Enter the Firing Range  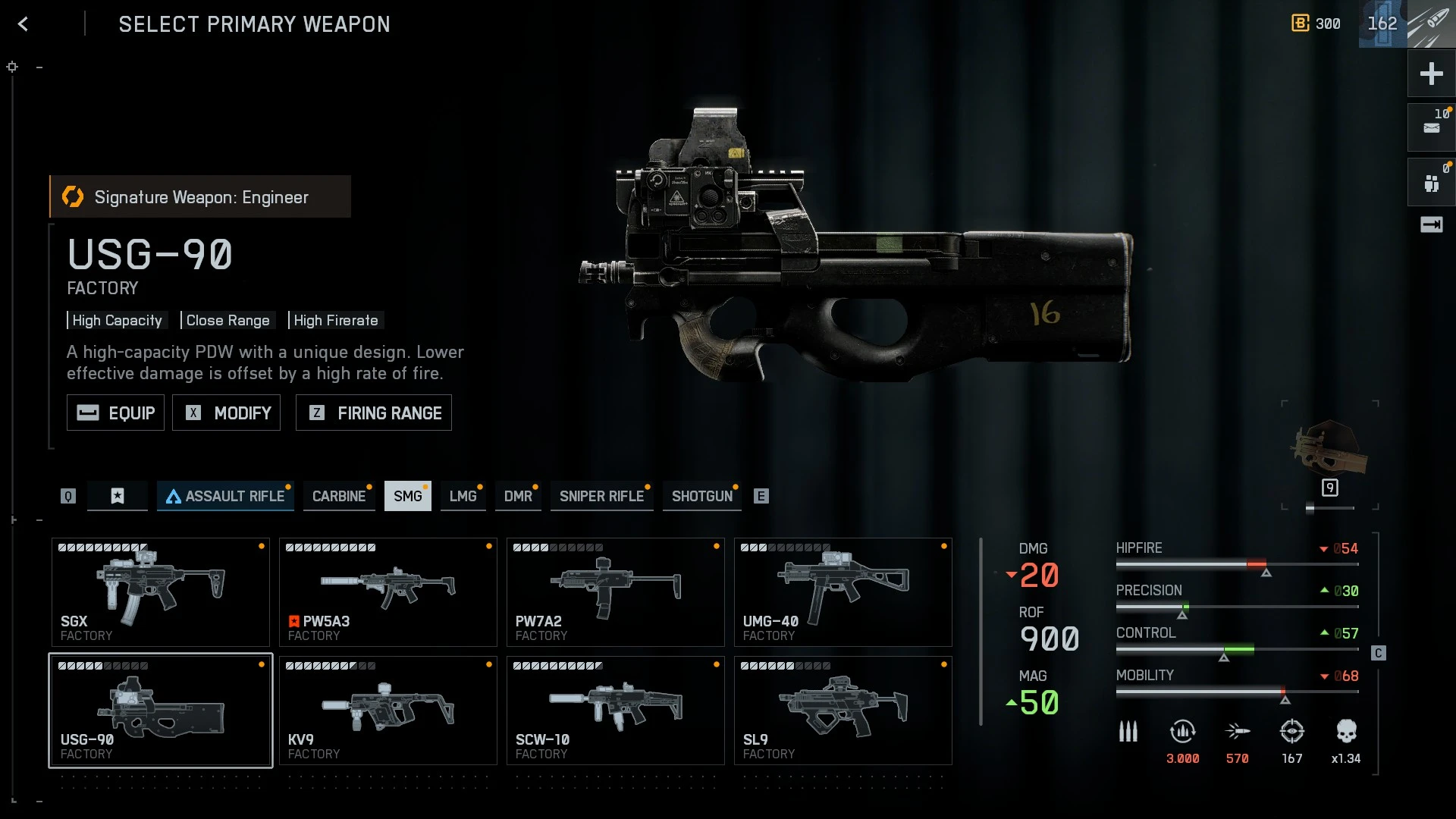[x=373, y=413]
